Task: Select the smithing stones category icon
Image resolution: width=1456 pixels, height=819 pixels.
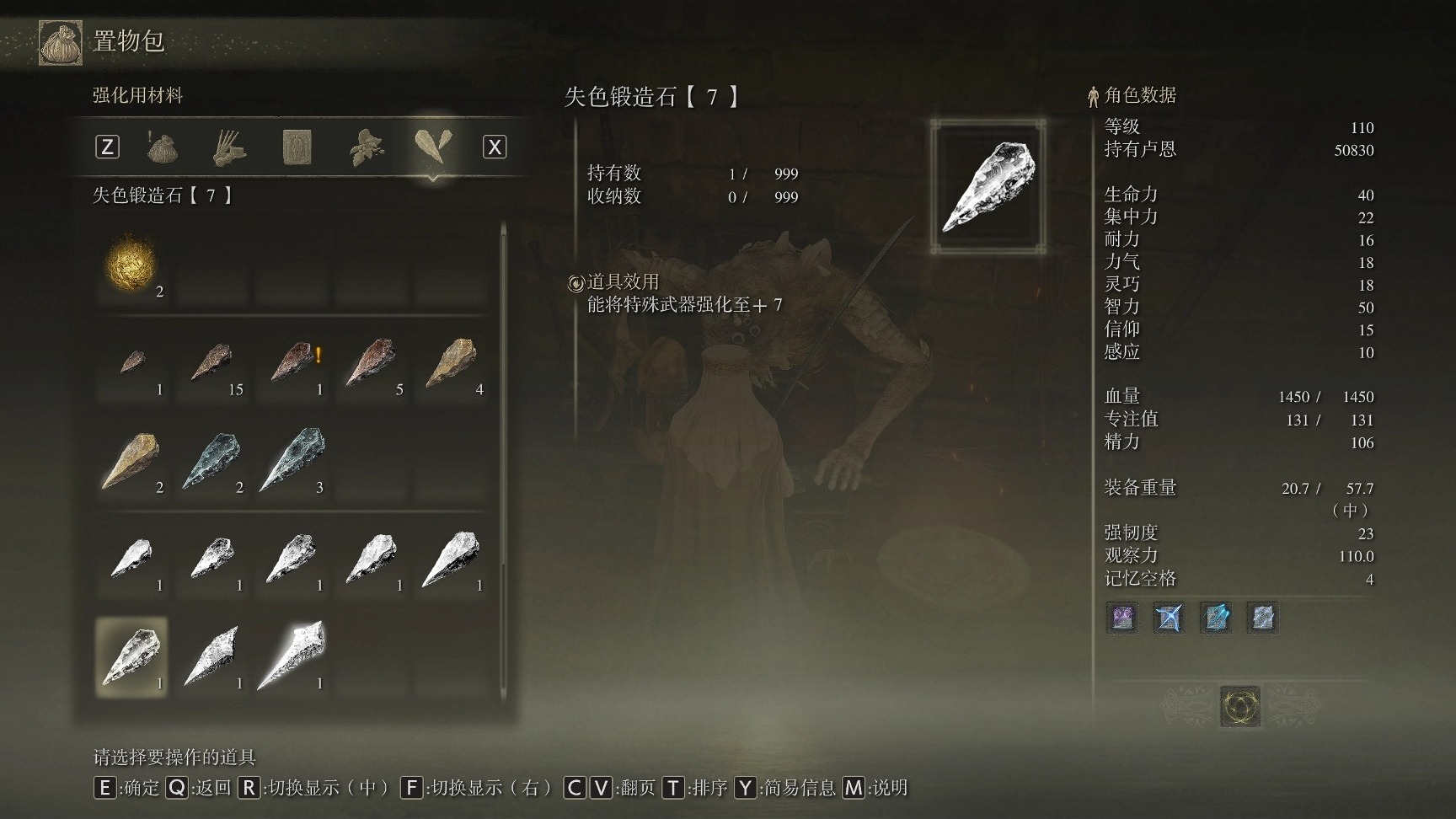Action: click(431, 145)
